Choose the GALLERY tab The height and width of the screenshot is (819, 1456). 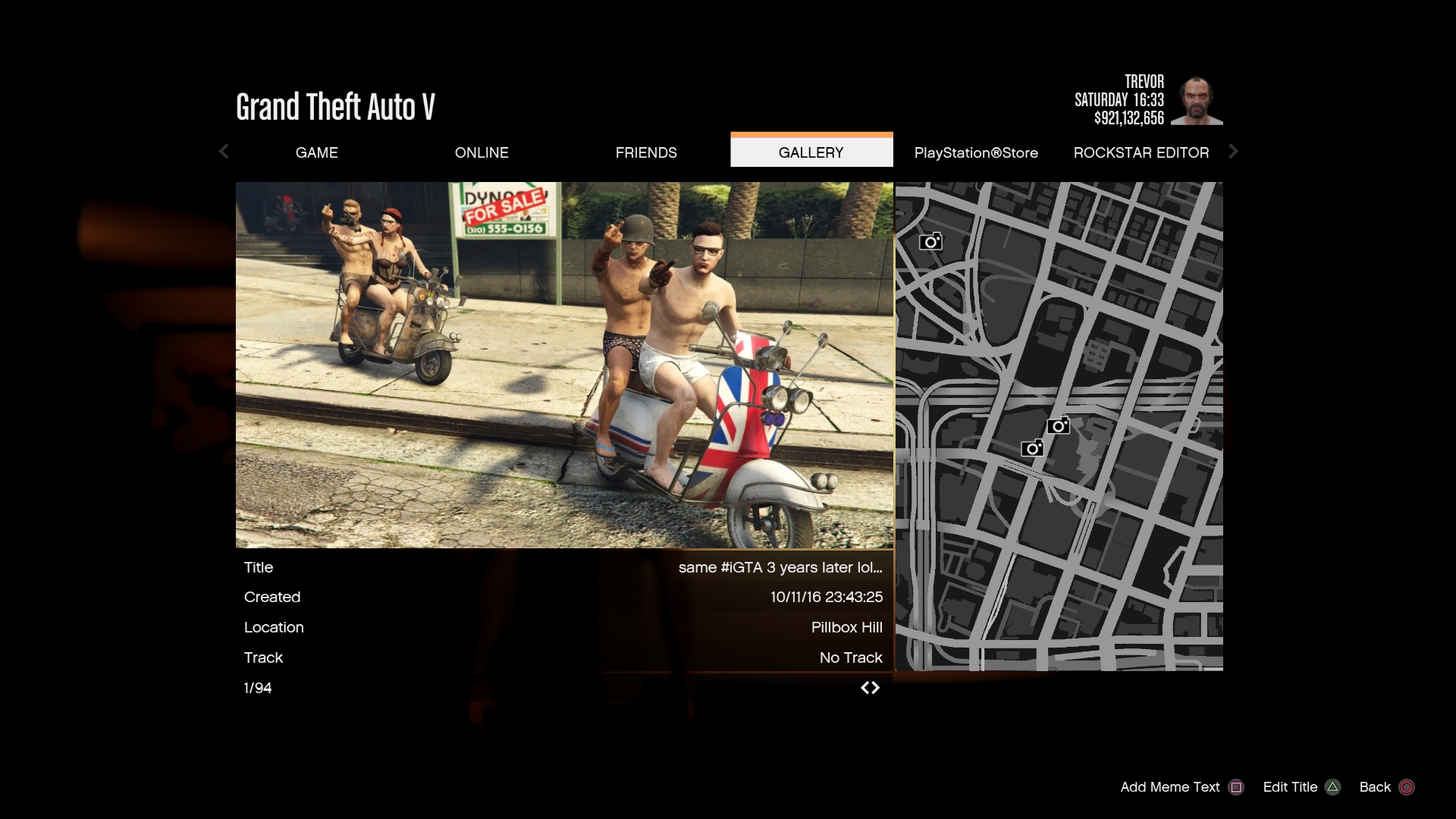pyautogui.click(x=811, y=152)
